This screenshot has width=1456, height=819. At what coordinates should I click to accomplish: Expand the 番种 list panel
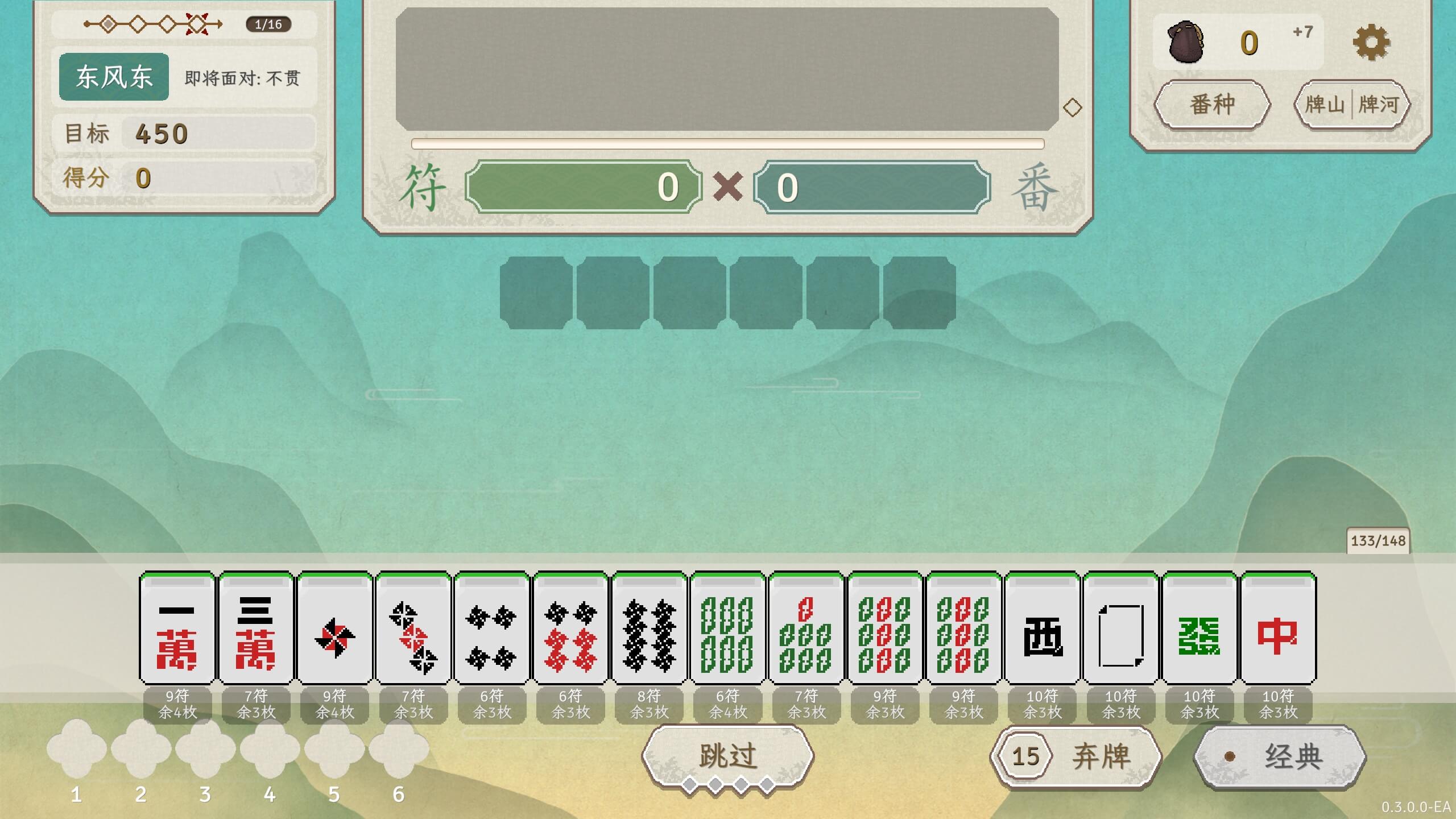pyautogui.click(x=1212, y=105)
